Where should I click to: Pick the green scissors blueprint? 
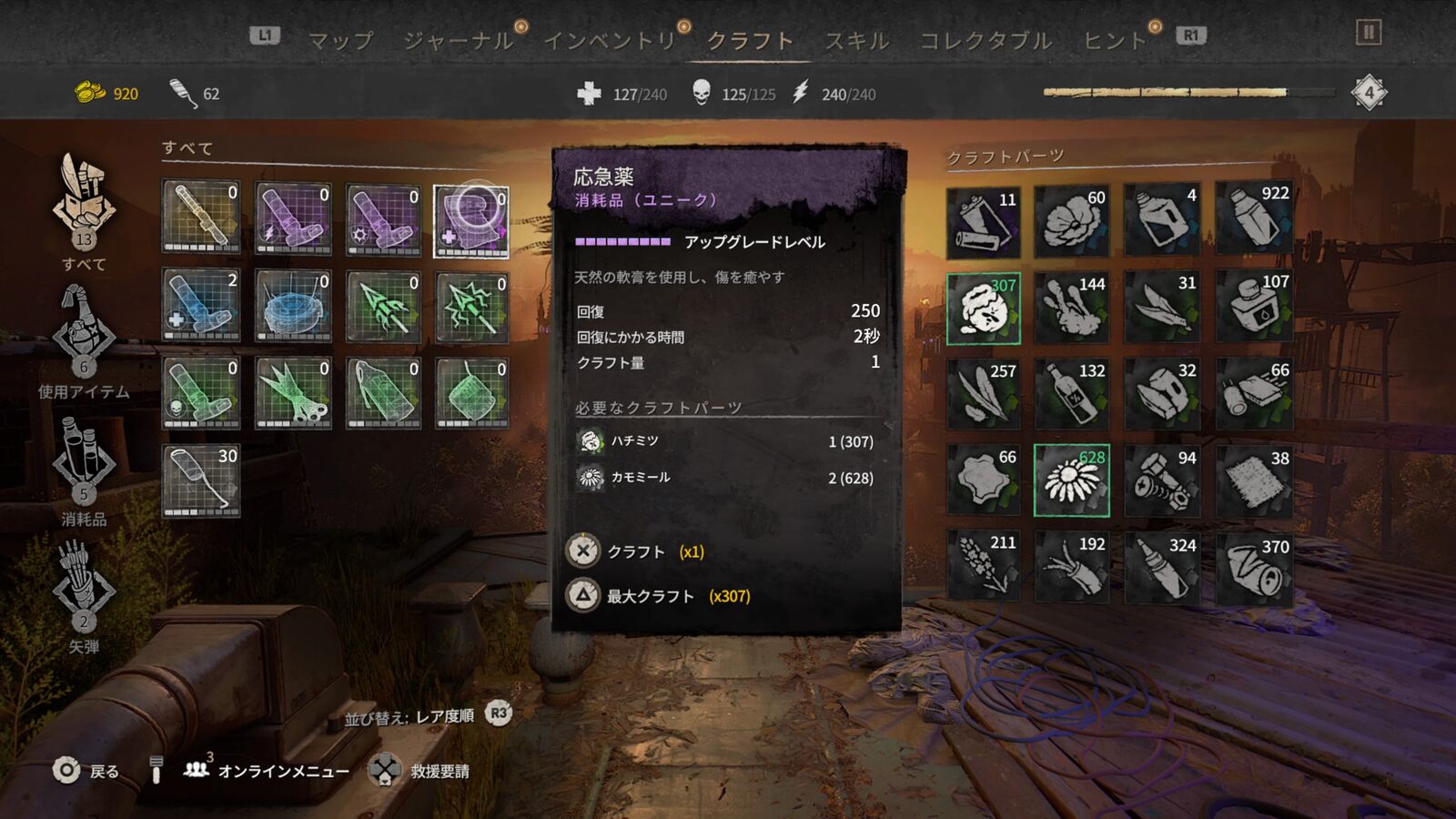click(x=293, y=392)
